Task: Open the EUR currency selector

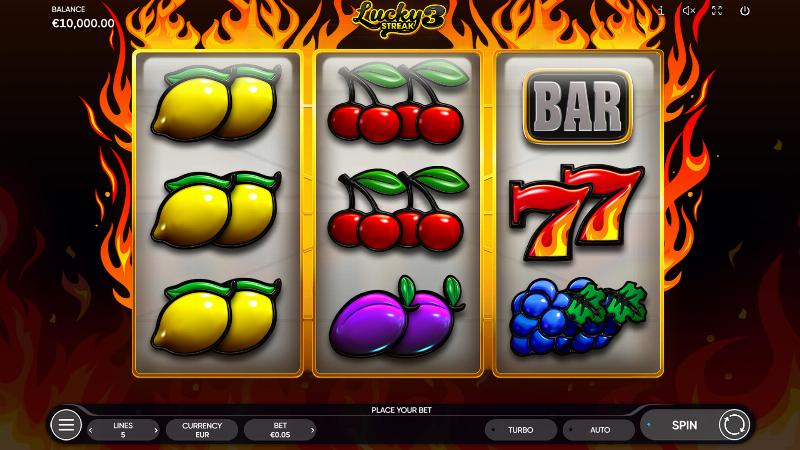Action: (x=201, y=430)
